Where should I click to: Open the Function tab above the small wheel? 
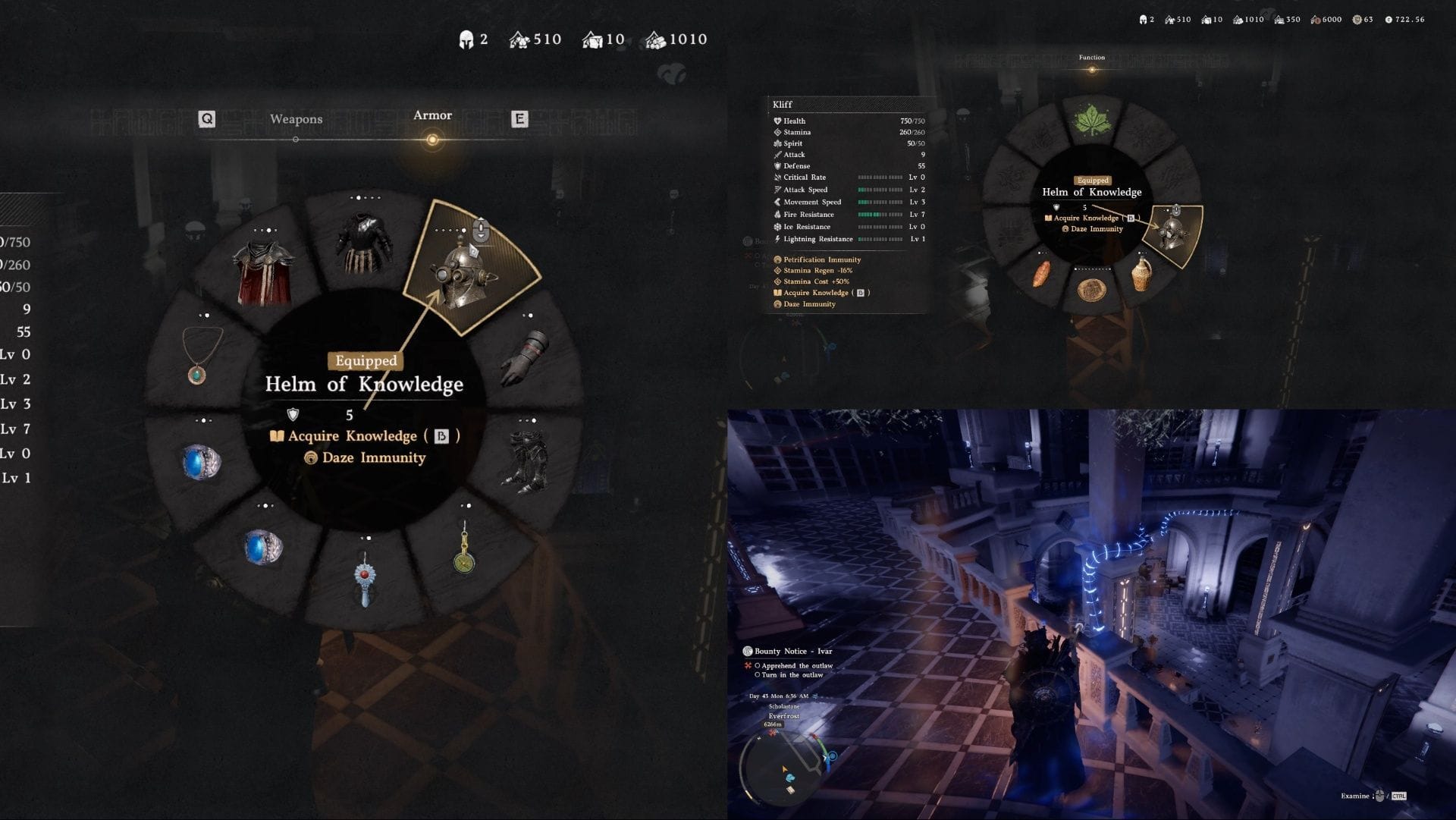1091,58
